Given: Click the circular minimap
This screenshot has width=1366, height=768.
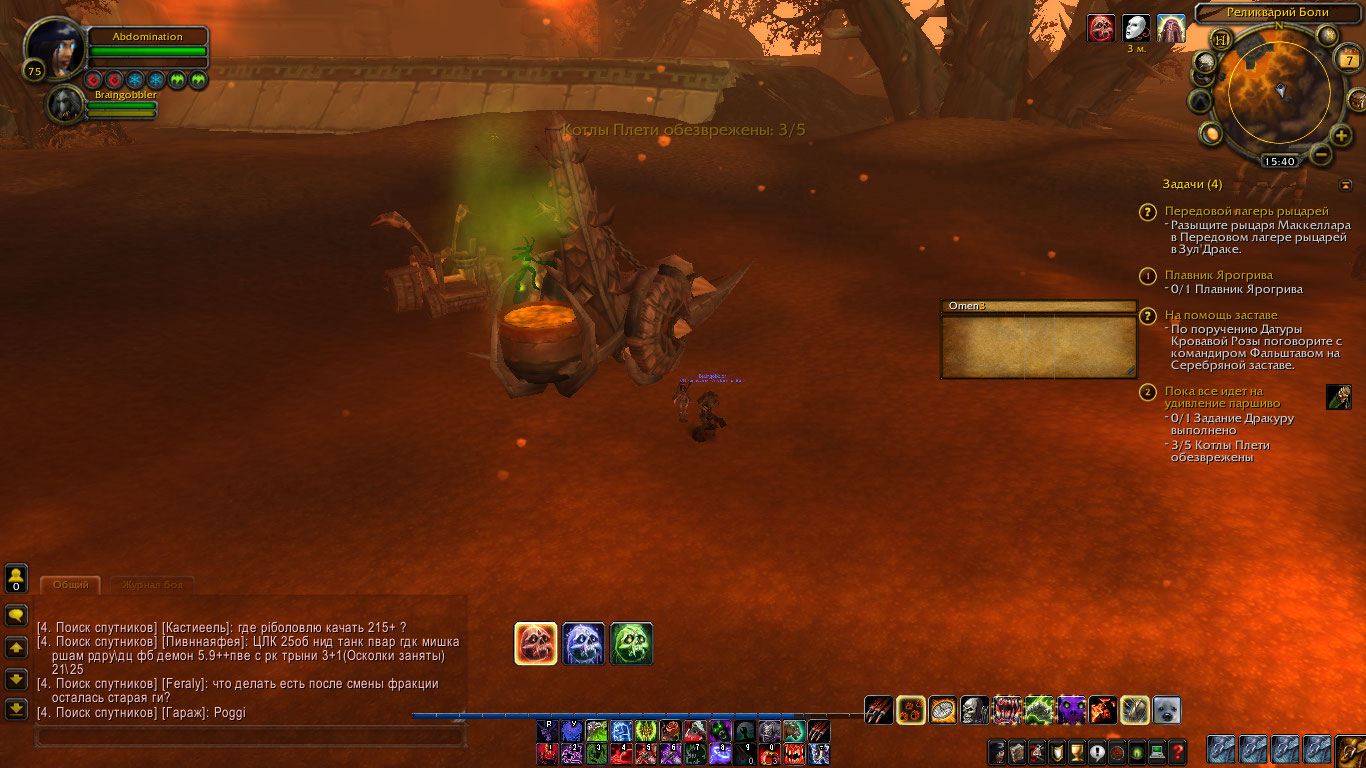Looking at the screenshot, I should 1279,96.
